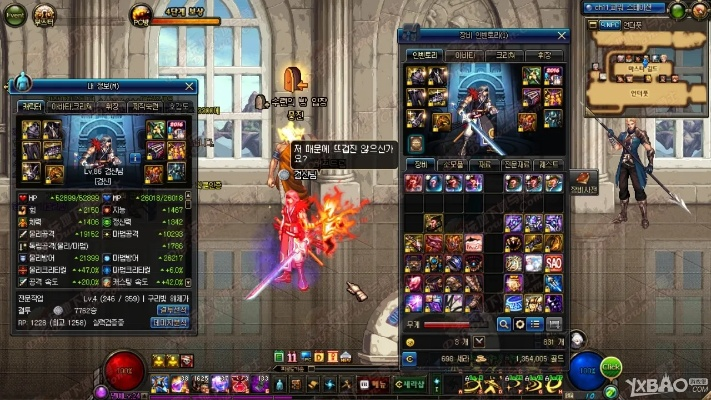711x400 pixels.
Task: Open the 장비사전 equipment dictionary book
Action: pyautogui.click(x=584, y=180)
